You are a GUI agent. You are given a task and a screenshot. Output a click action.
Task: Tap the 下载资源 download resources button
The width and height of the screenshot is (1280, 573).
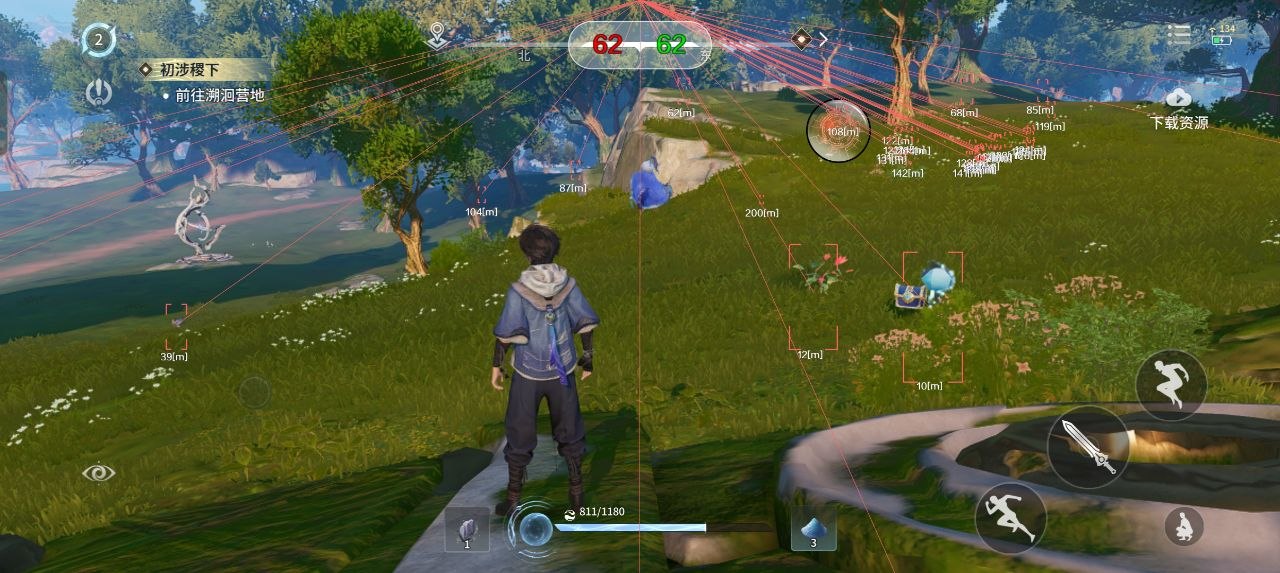point(1179,108)
